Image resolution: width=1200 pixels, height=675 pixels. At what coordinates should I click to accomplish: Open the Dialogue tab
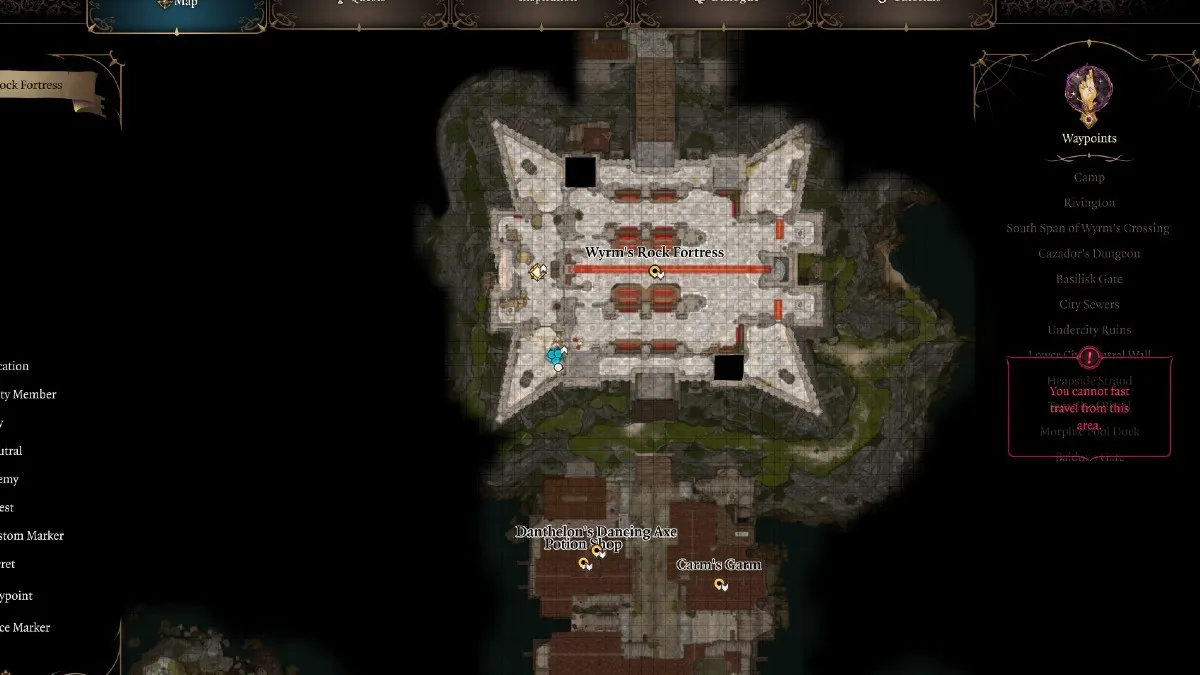click(x=727, y=4)
